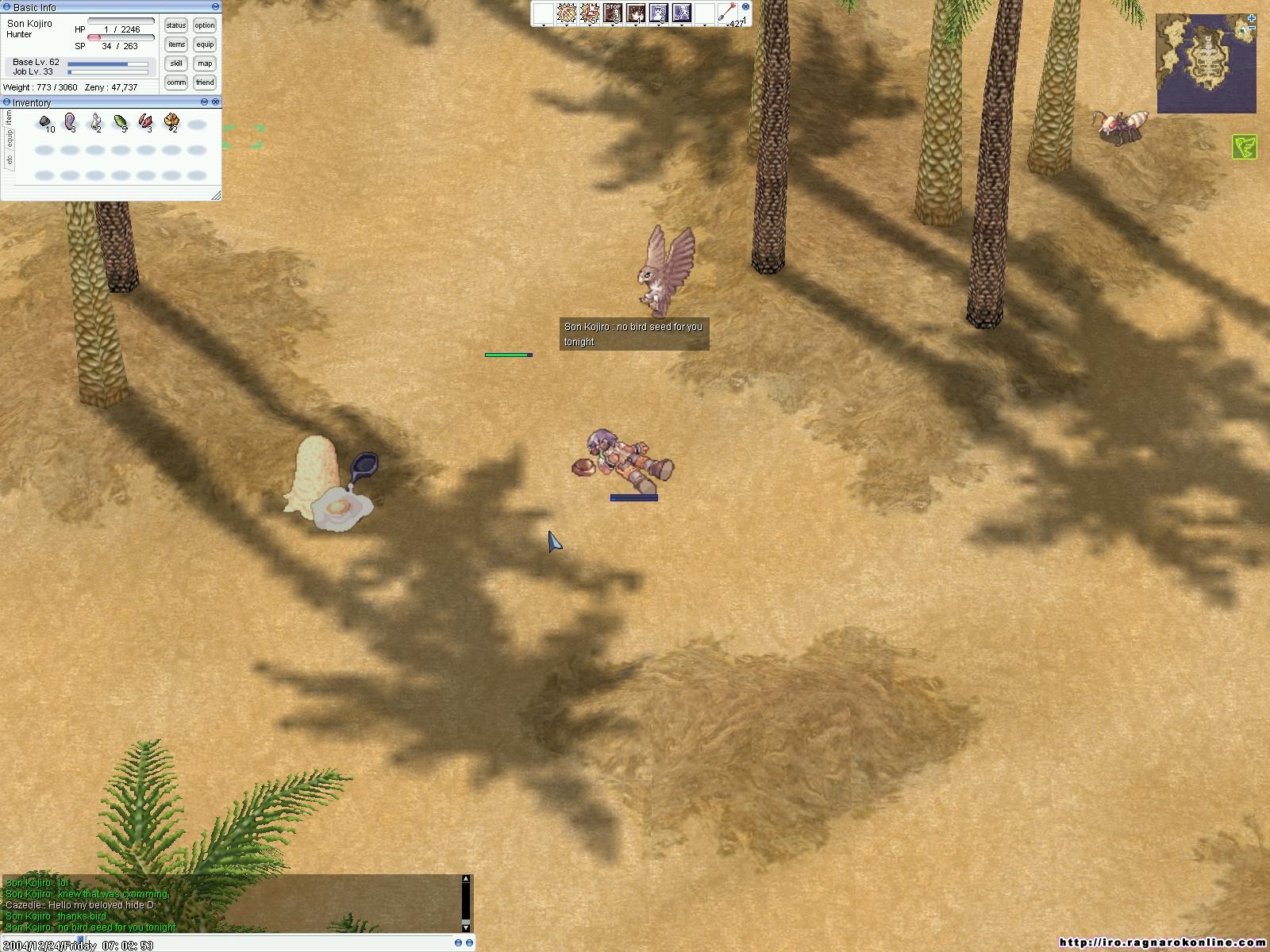Toggle the map button in Basic Info

pyautogui.click(x=205, y=63)
